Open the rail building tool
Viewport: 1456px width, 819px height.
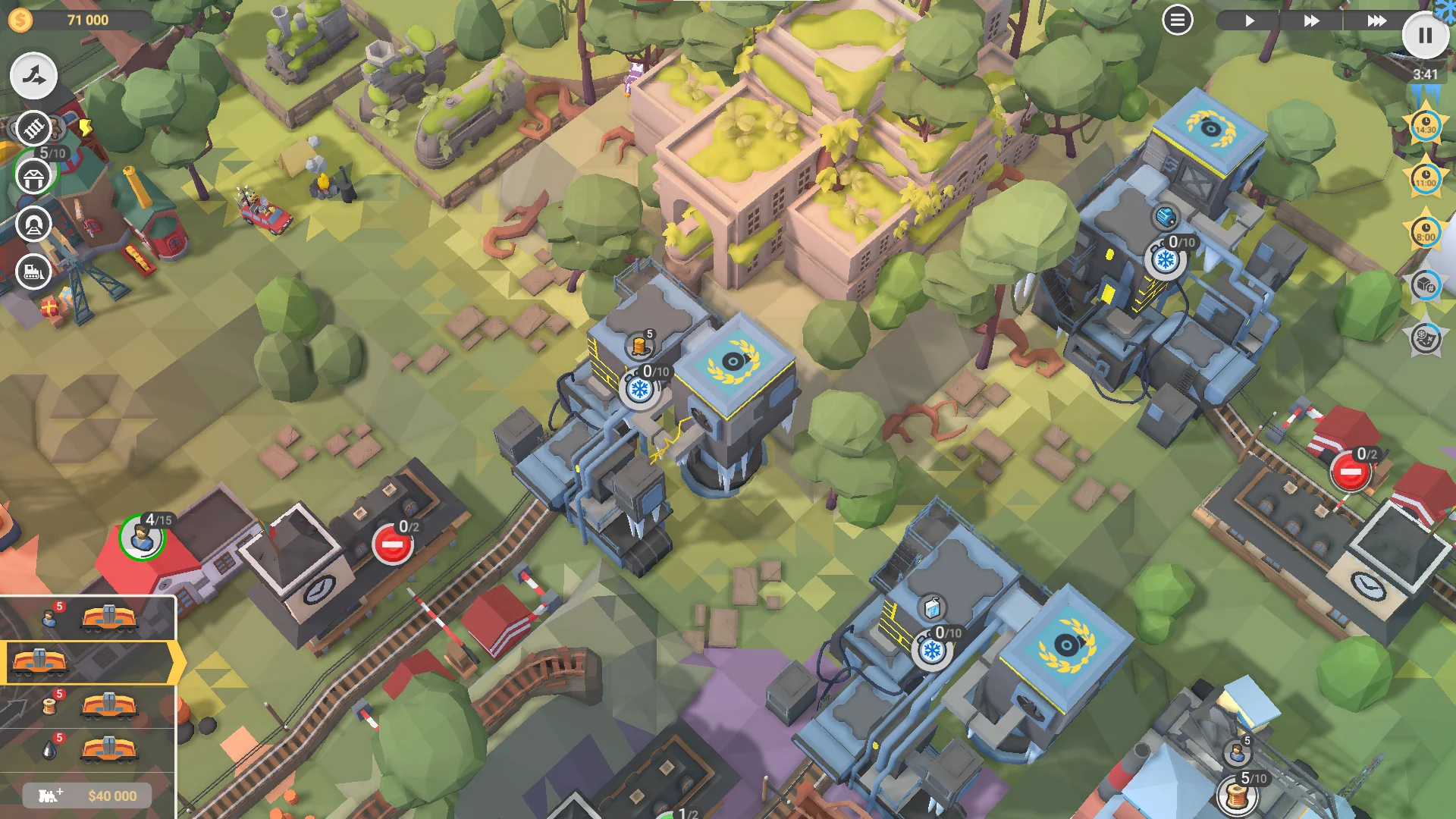[32, 129]
